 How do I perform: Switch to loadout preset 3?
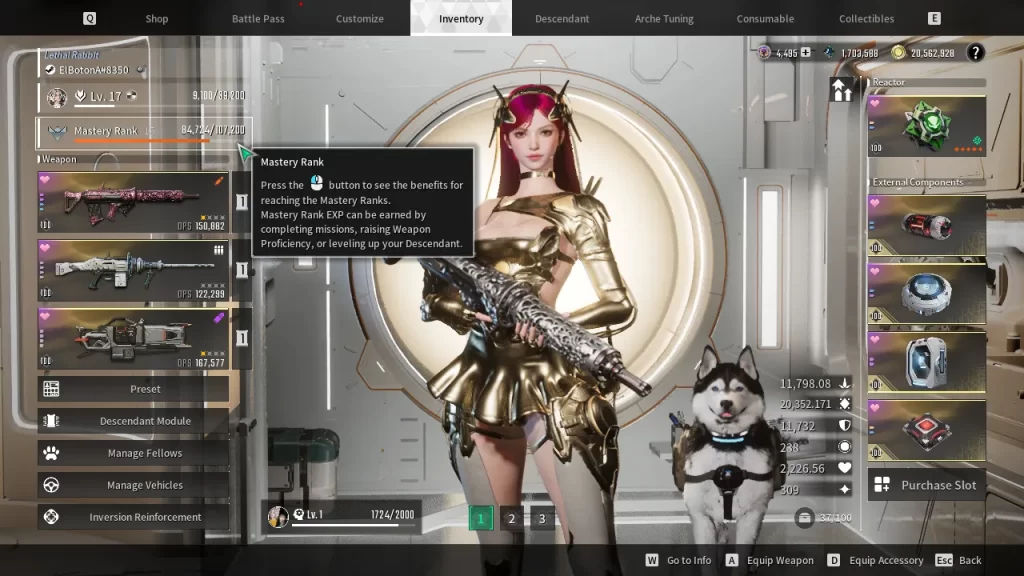click(542, 518)
